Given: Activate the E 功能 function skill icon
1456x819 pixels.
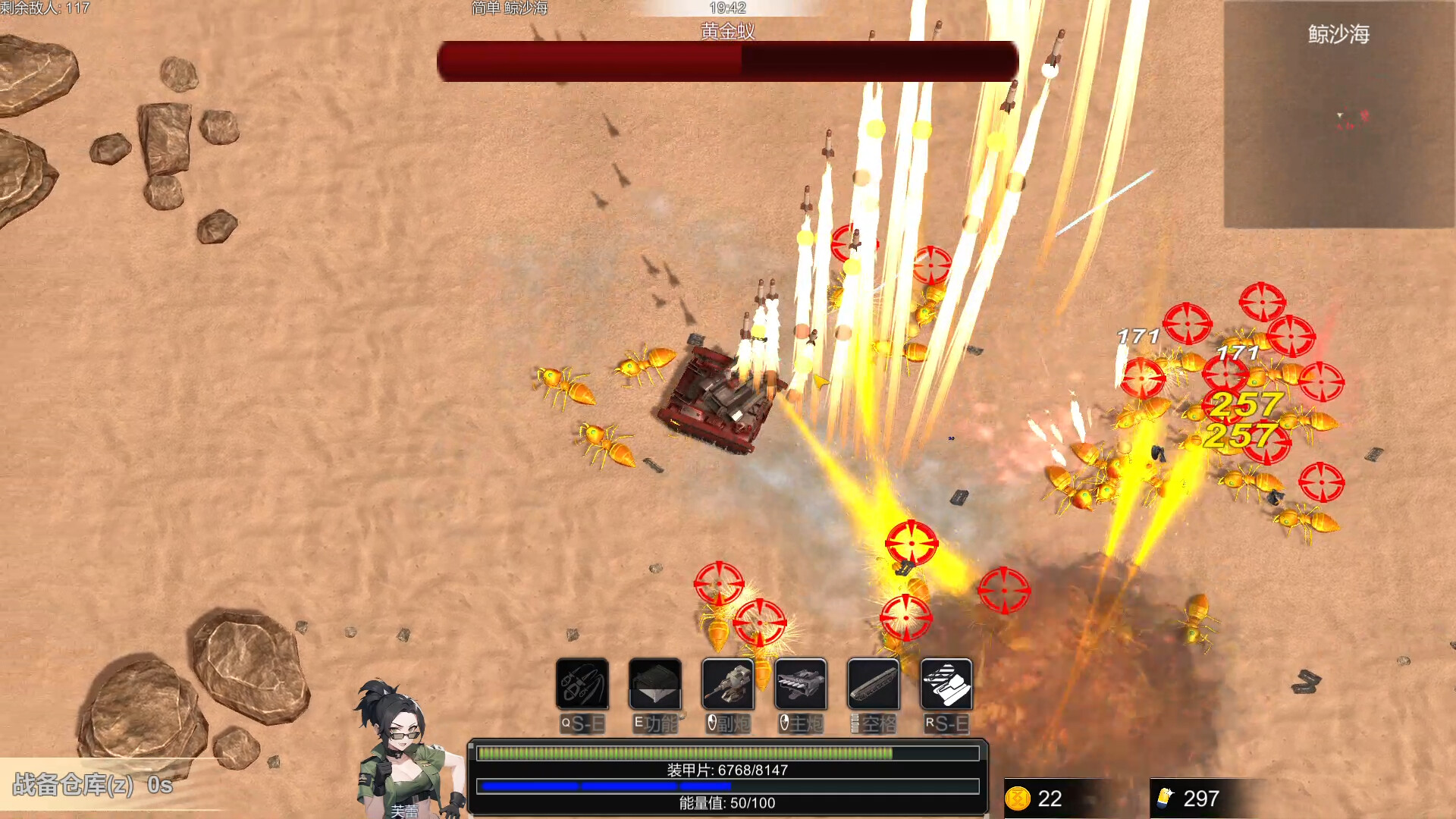Looking at the screenshot, I should [x=654, y=685].
